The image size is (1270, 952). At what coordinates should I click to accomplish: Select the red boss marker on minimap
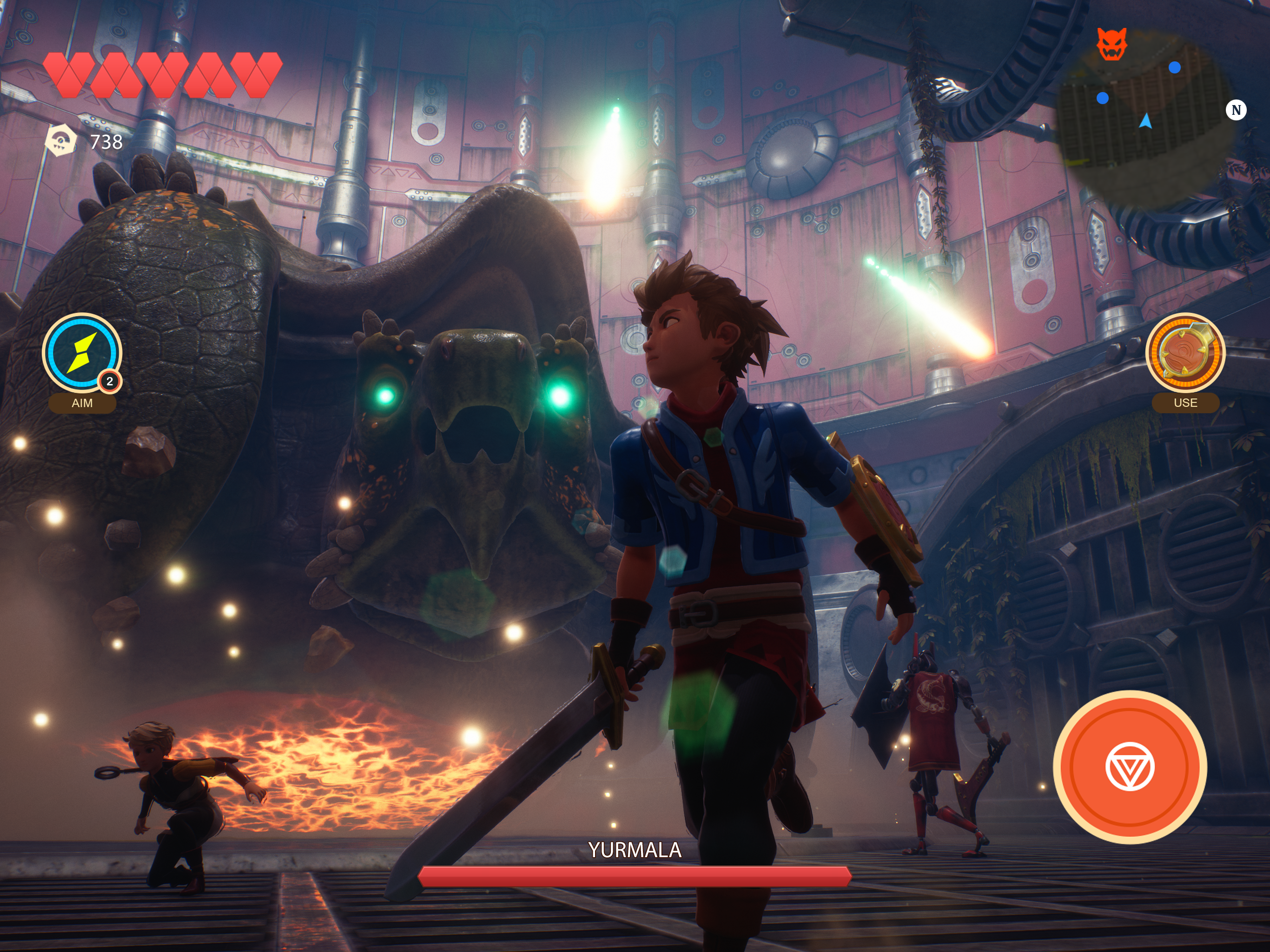(x=1112, y=44)
